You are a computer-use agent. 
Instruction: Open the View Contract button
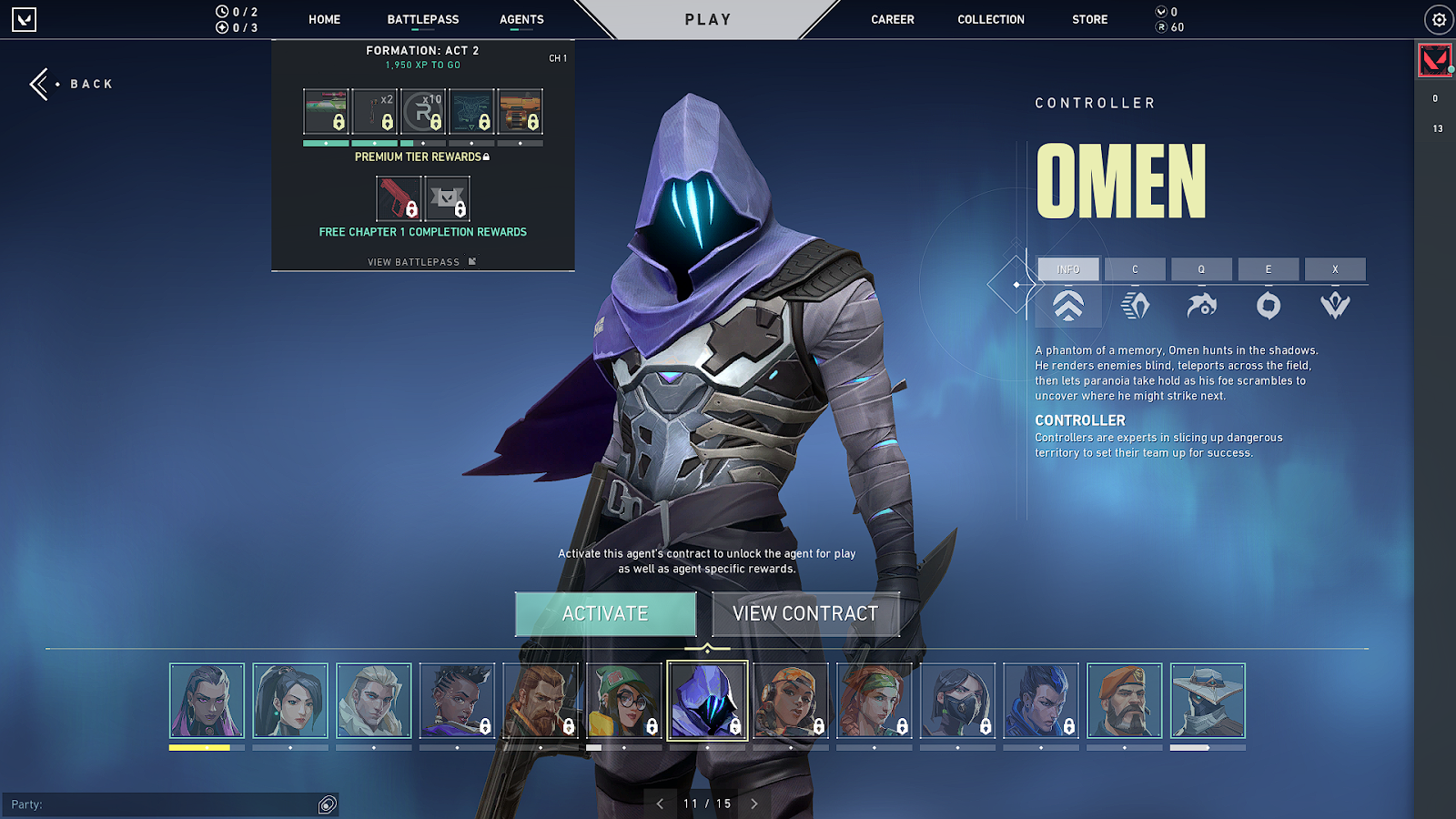point(805,614)
